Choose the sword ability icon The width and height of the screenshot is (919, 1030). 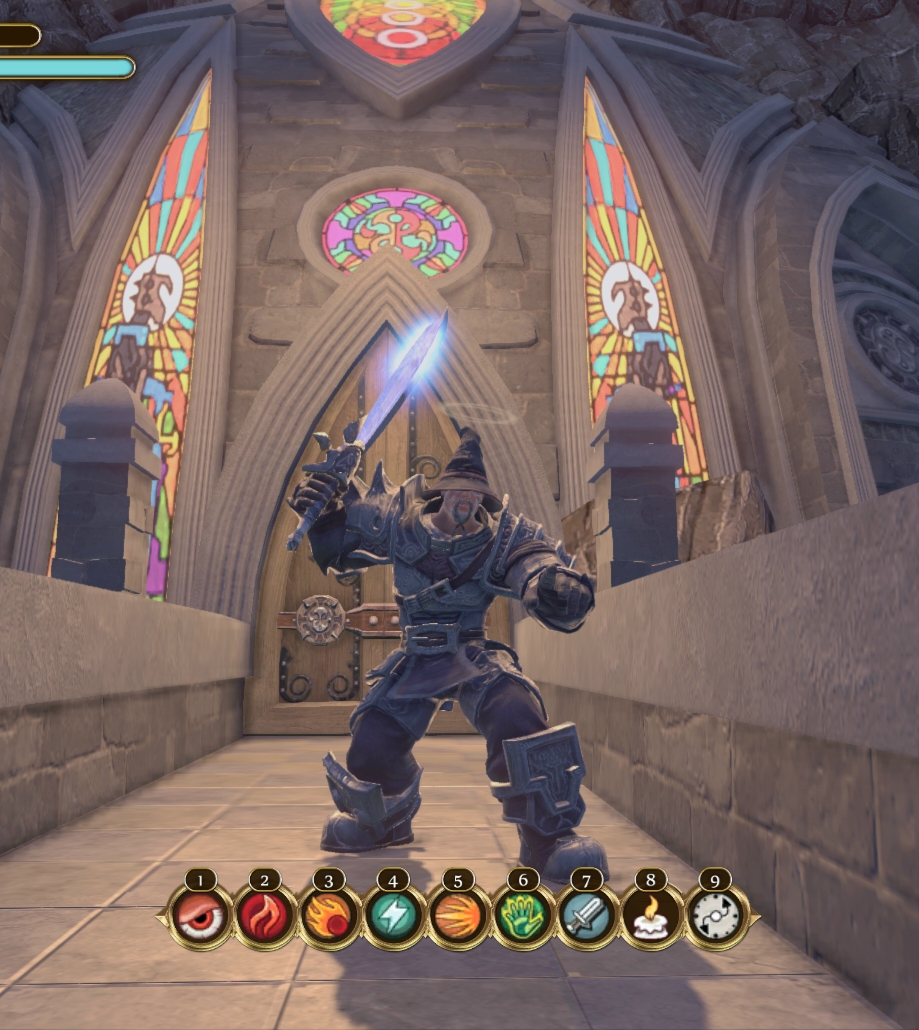tap(586, 916)
